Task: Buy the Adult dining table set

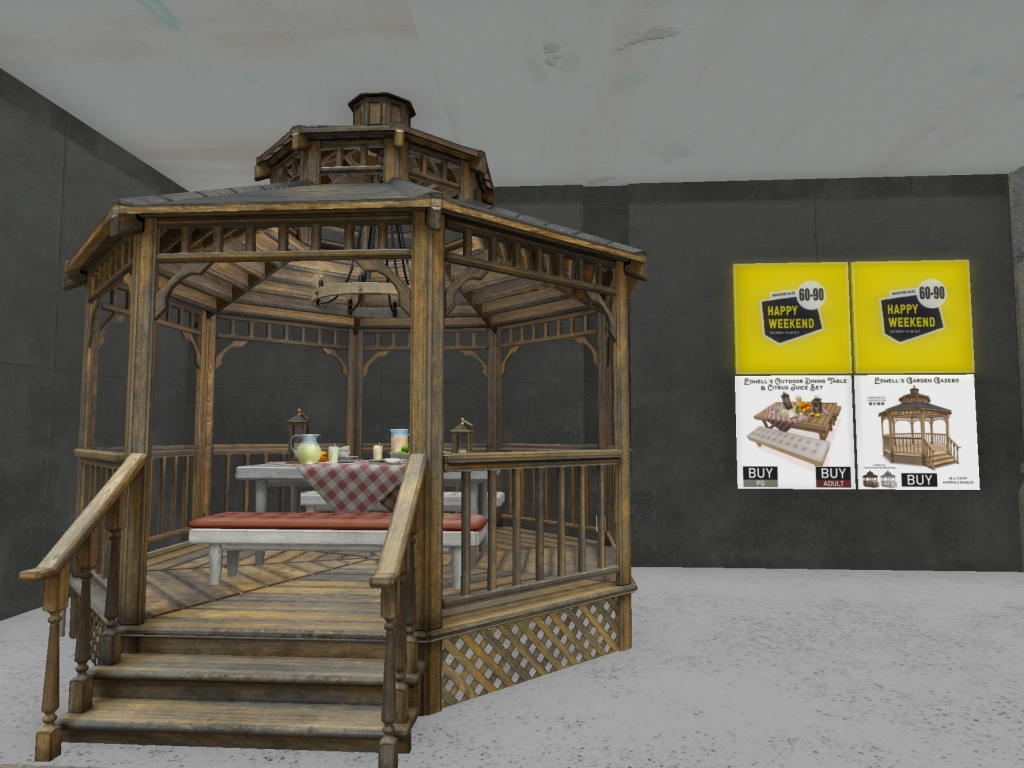Action: 832,476
